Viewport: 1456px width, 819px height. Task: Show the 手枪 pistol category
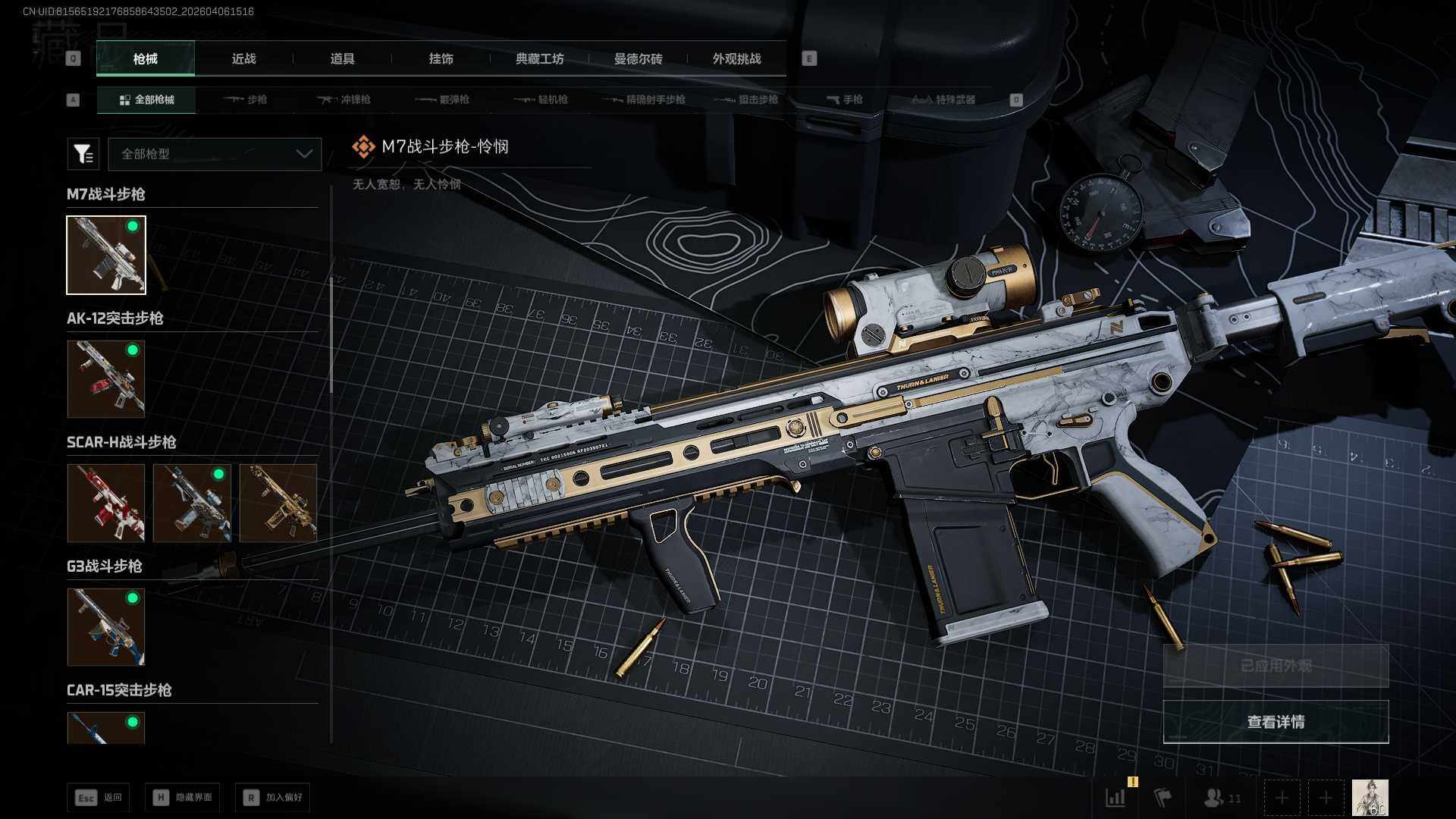click(845, 99)
